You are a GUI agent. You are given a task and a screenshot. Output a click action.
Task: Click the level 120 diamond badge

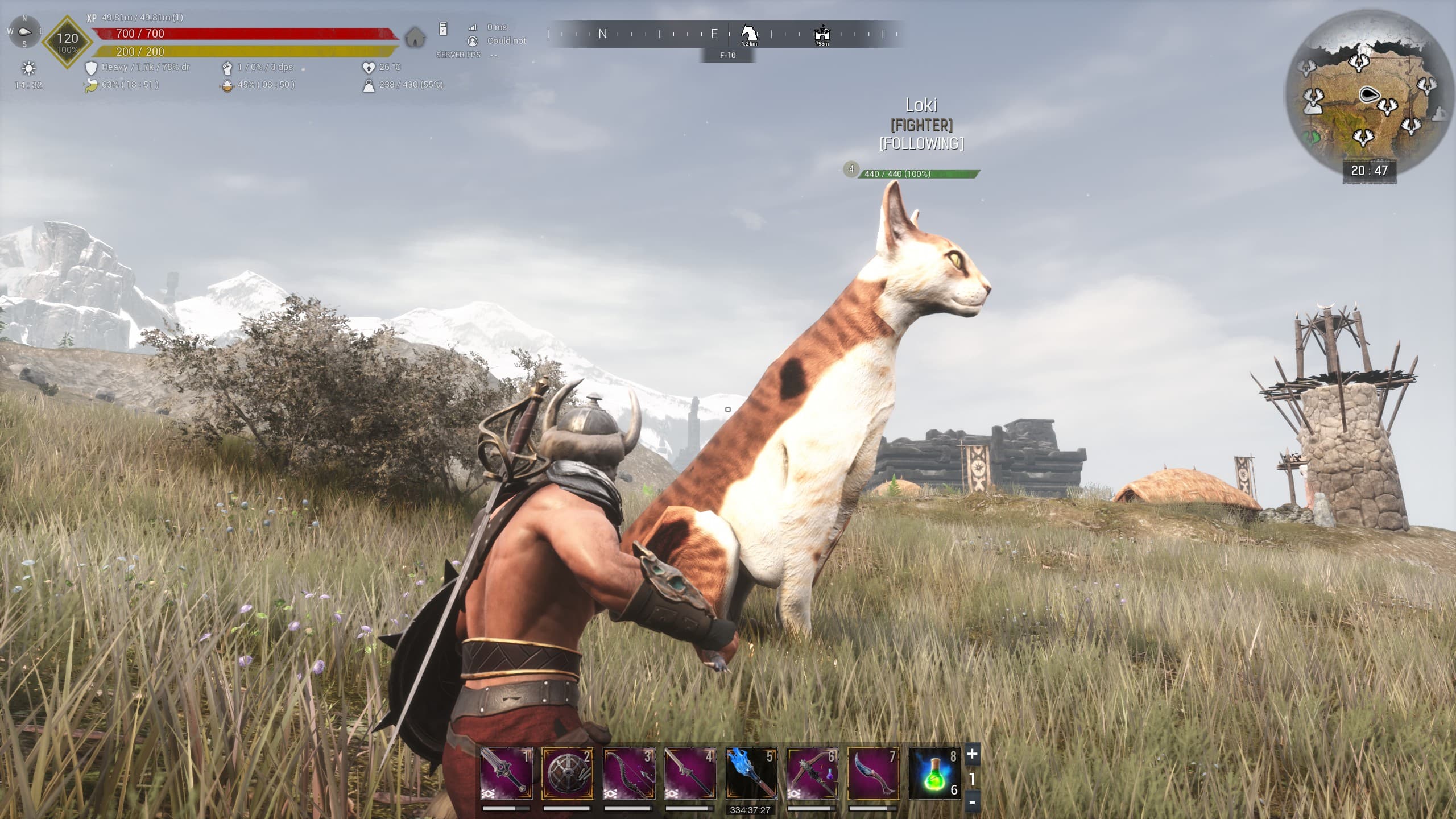67,42
